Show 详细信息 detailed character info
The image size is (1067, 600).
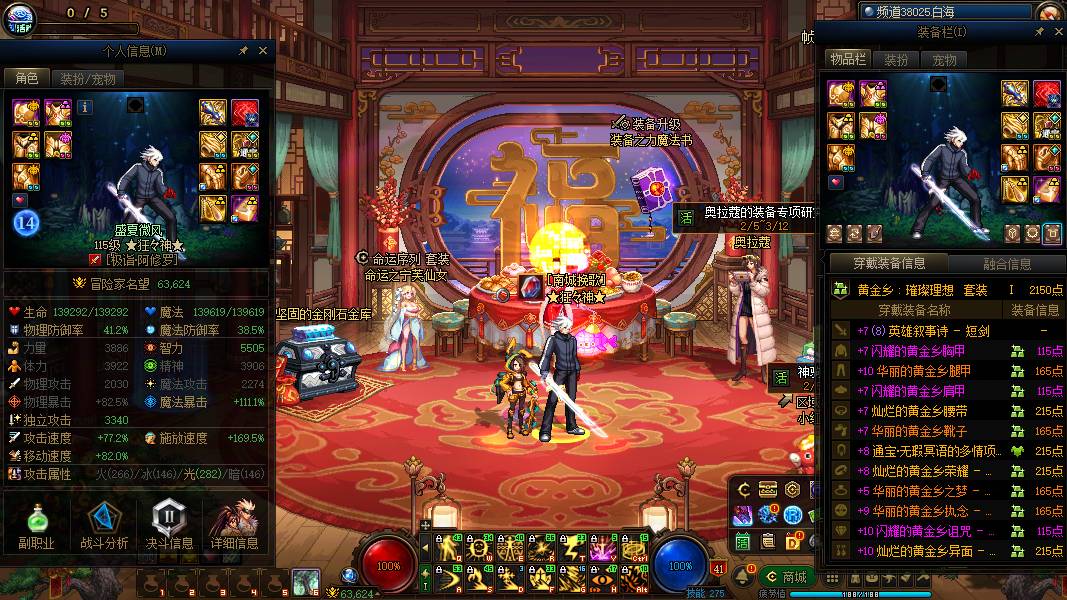click(235, 526)
